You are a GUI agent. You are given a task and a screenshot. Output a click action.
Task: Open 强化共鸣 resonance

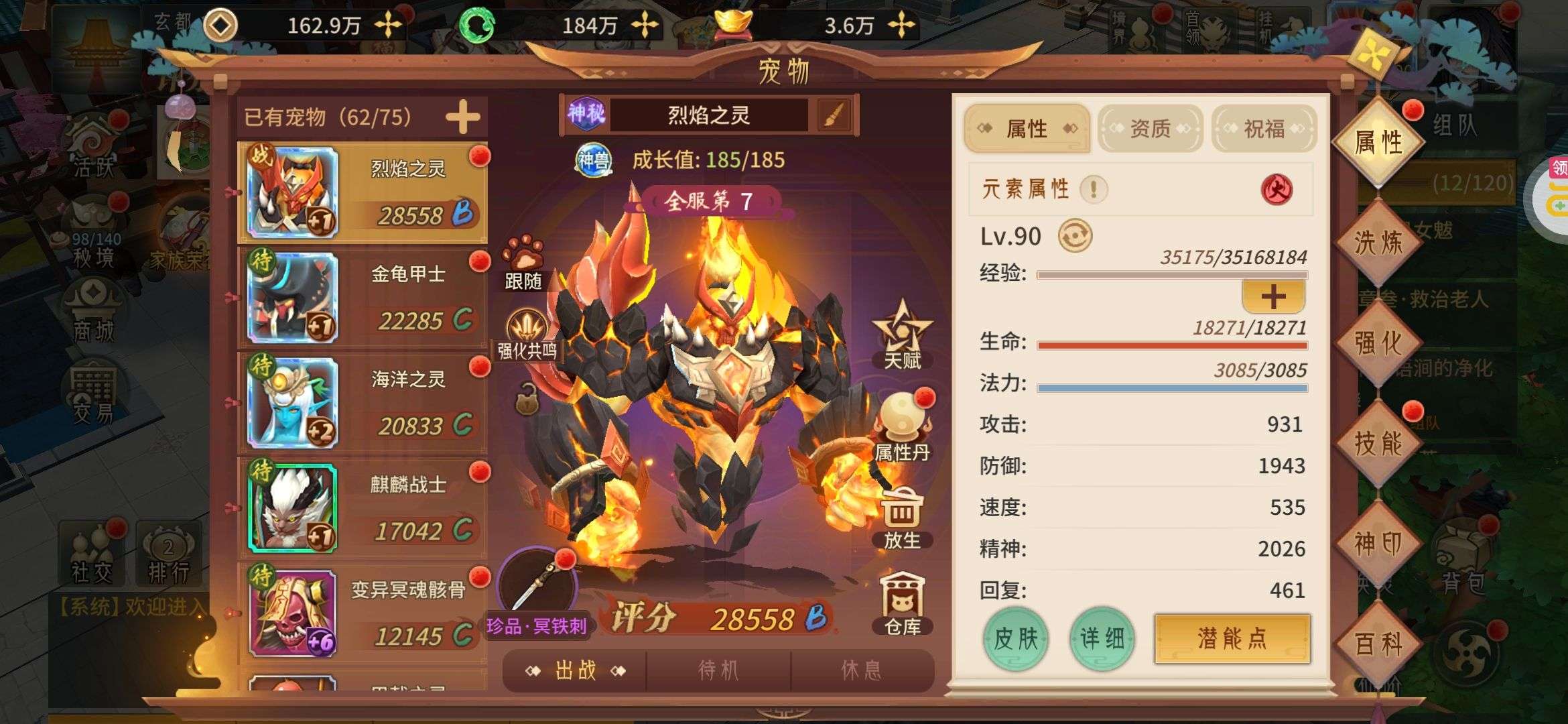coord(527,333)
